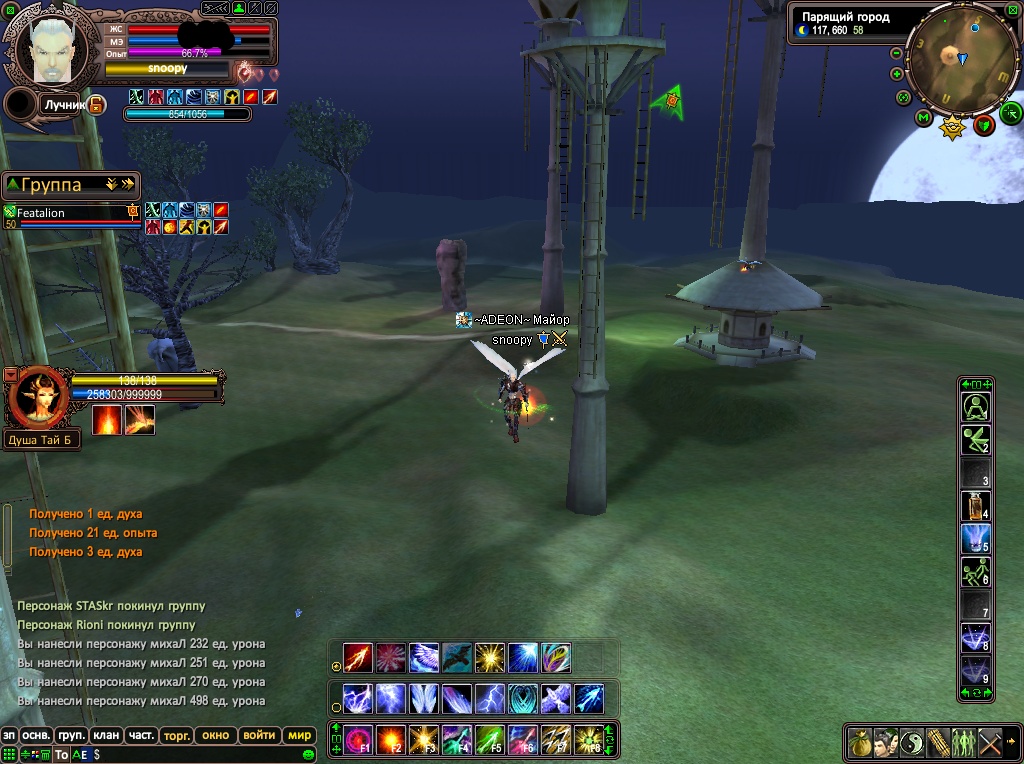Use the potion bottle in slot 4

976,506
